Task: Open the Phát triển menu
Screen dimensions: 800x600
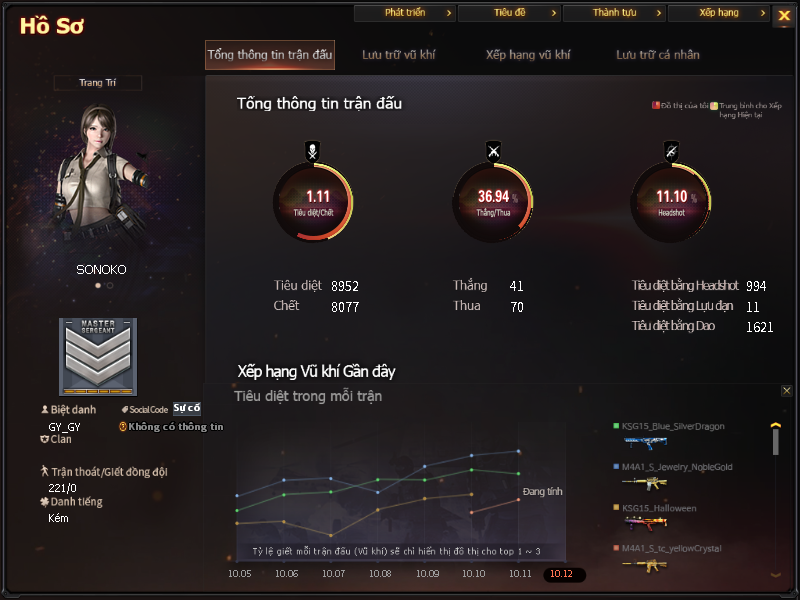Action: click(x=405, y=13)
